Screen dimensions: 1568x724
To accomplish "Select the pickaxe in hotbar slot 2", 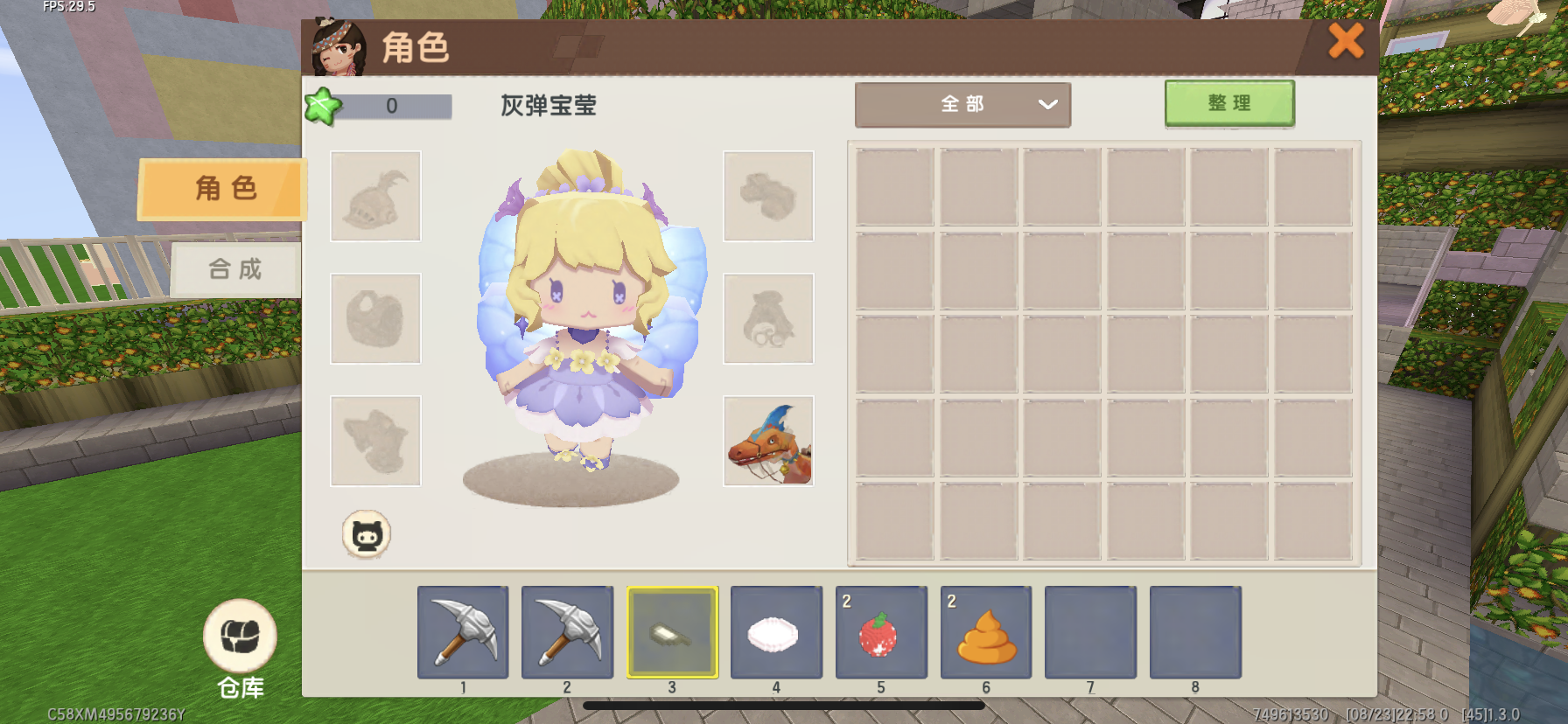I will [567, 632].
